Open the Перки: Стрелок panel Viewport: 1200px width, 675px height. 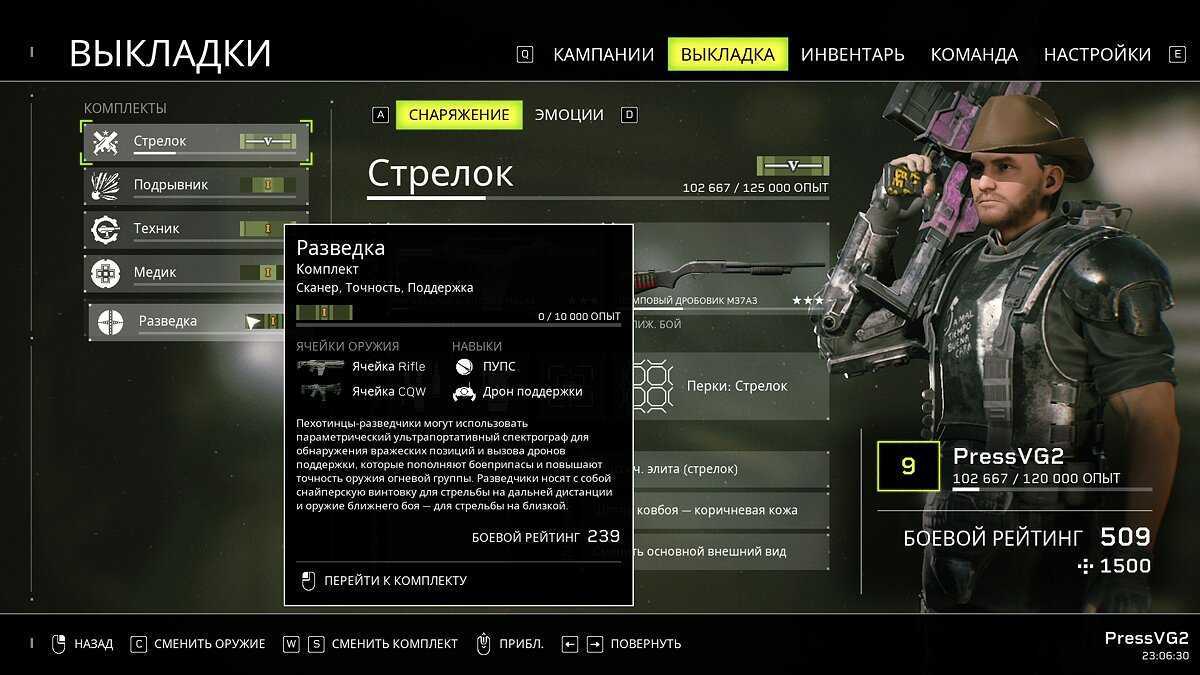coord(735,386)
